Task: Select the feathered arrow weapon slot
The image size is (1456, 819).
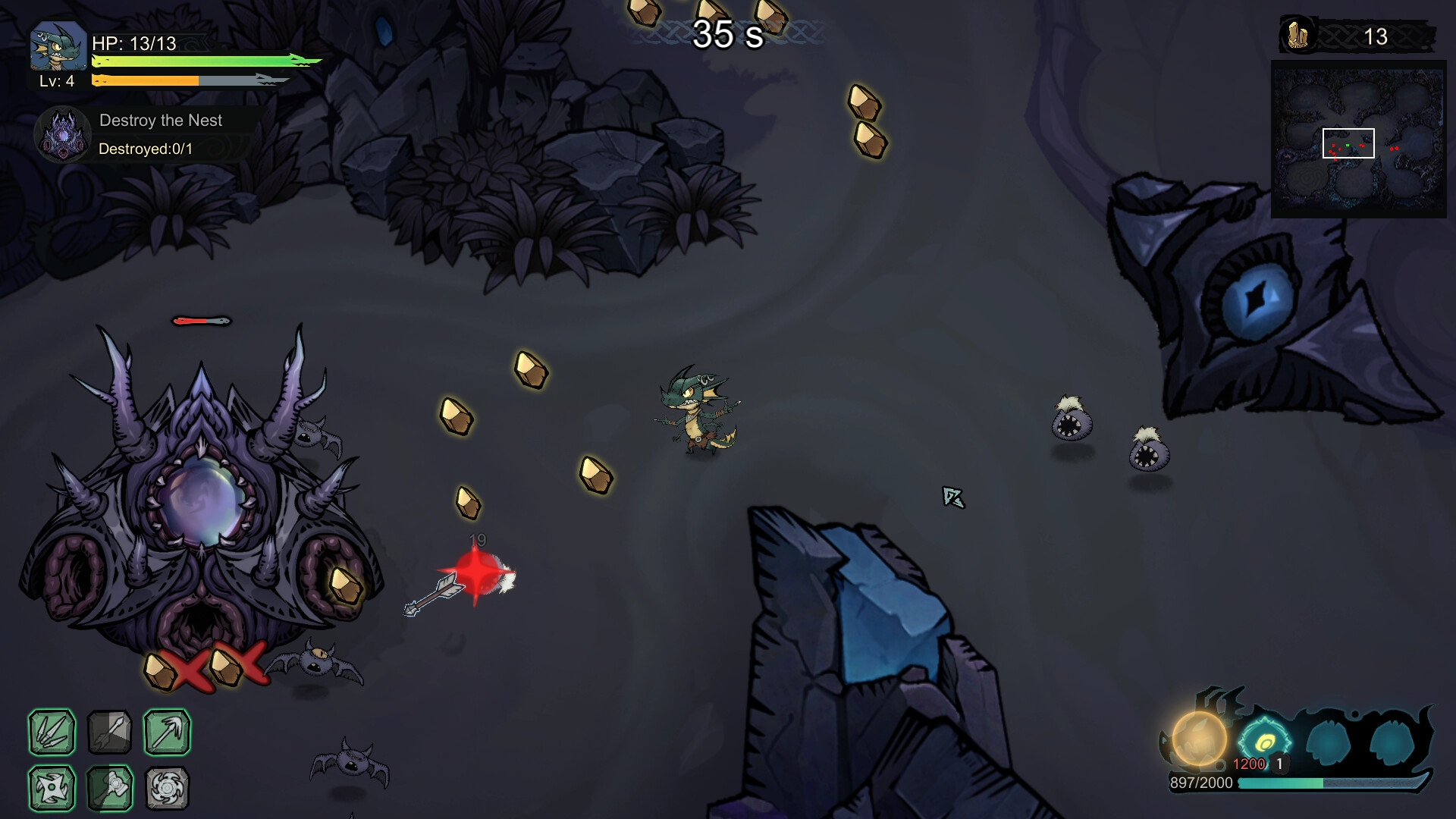Action: tap(109, 733)
